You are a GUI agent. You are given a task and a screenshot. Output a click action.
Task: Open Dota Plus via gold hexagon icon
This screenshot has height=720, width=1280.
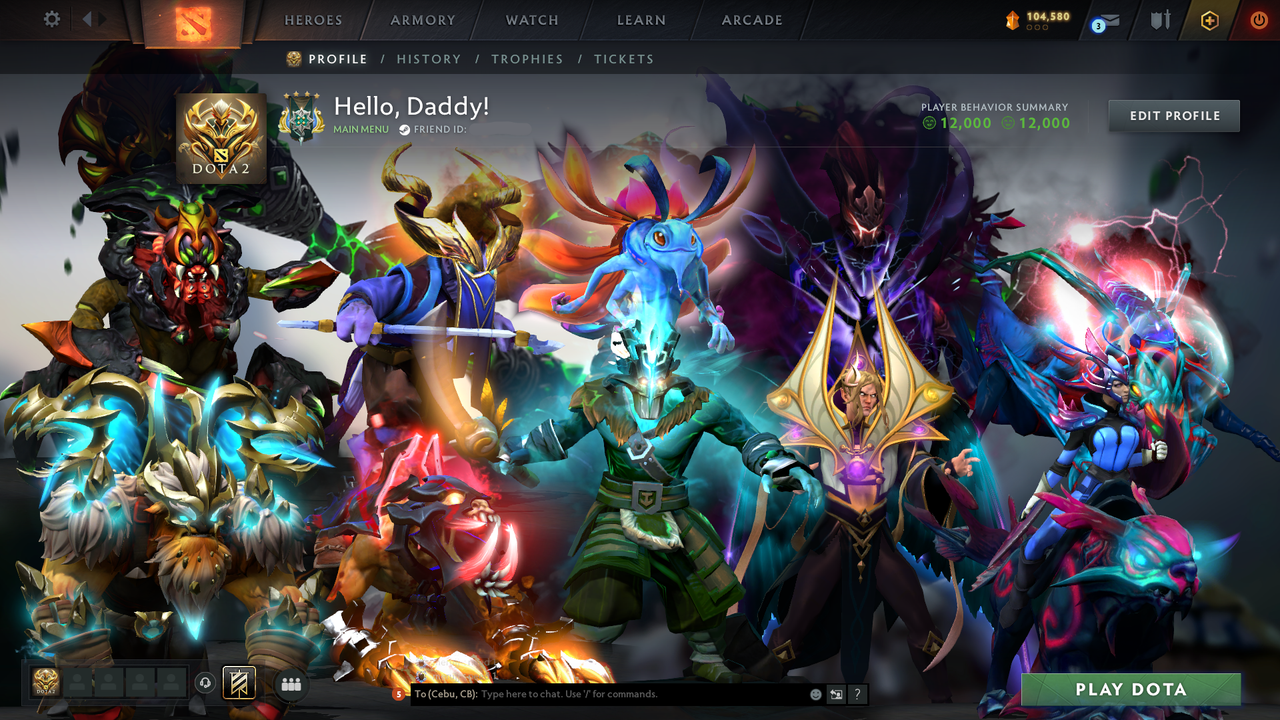[1211, 19]
